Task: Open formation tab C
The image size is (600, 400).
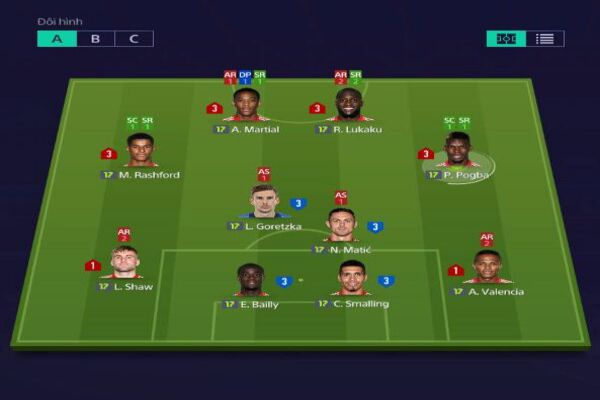Action: [x=134, y=39]
